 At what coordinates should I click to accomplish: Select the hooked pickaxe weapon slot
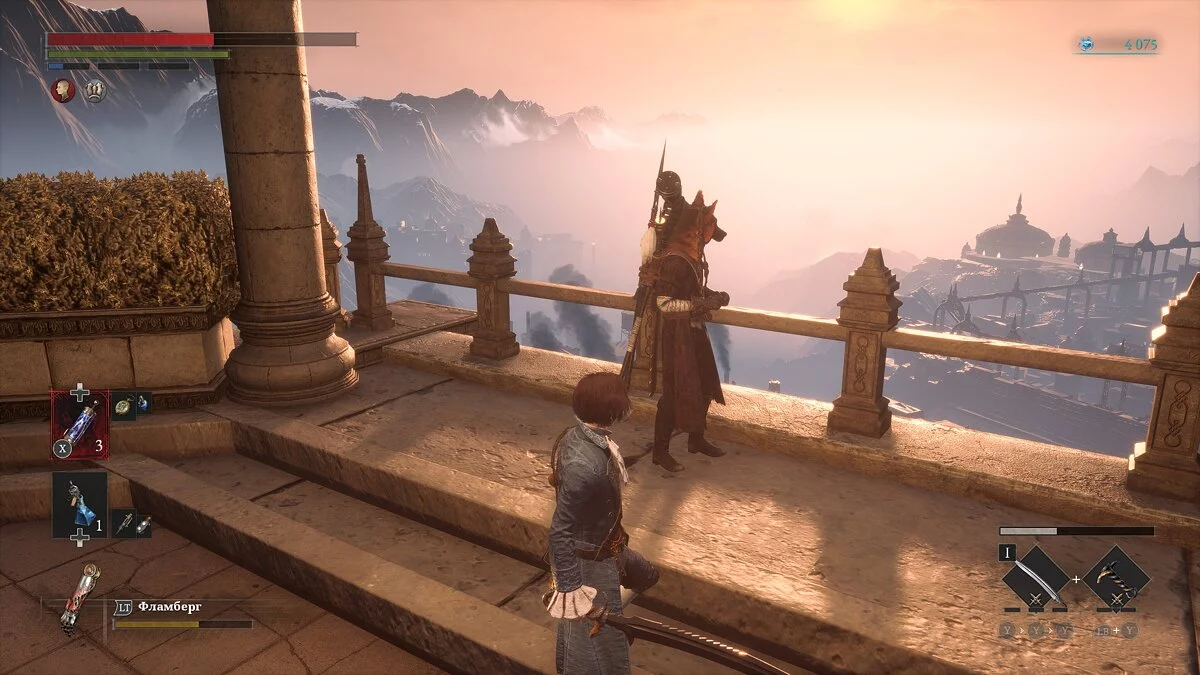coord(1115,579)
